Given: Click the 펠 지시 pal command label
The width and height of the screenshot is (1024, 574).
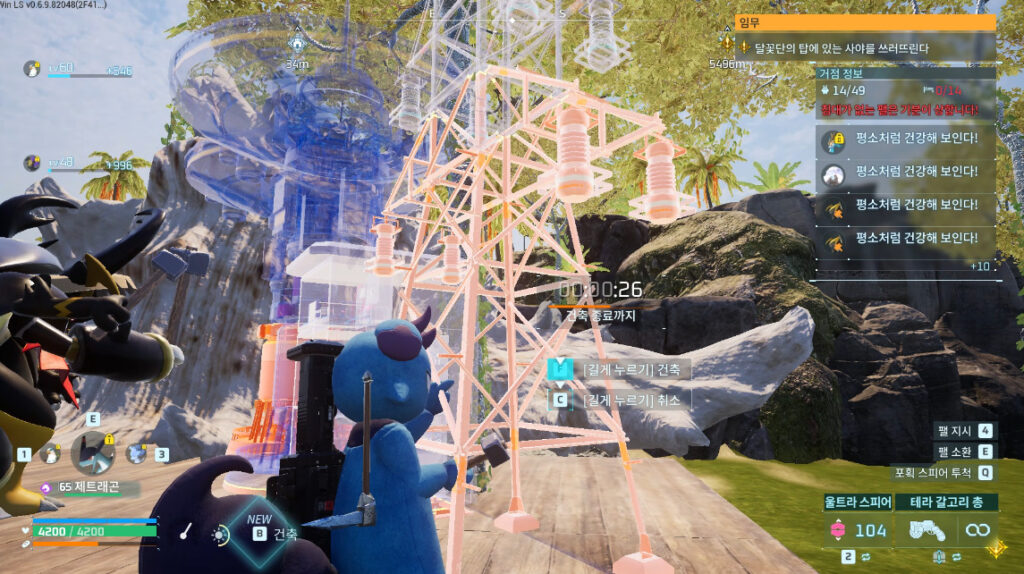Looking at the screenshot, I should click(956, 431).
